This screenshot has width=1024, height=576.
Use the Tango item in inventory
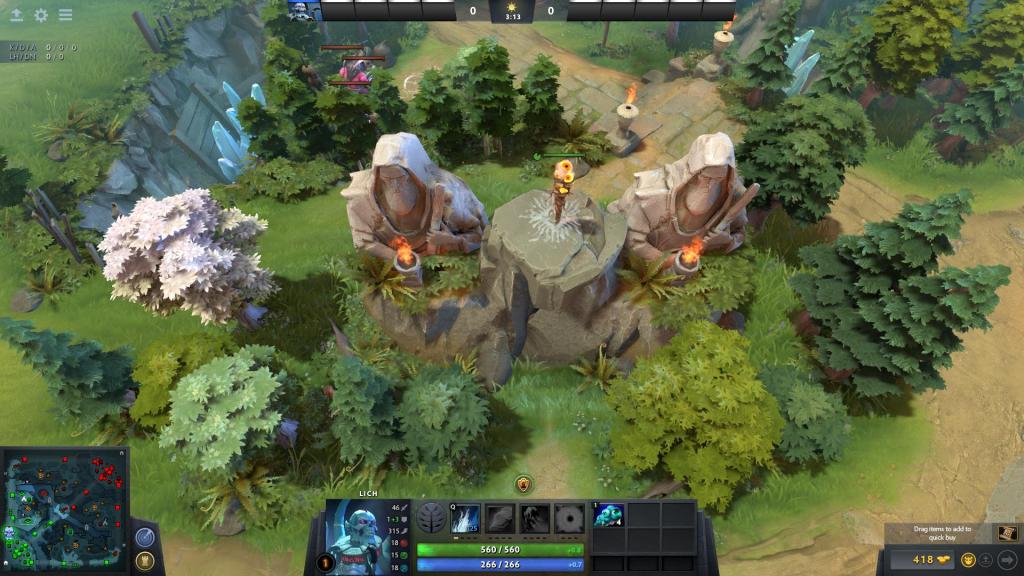(x=608, y=515)
